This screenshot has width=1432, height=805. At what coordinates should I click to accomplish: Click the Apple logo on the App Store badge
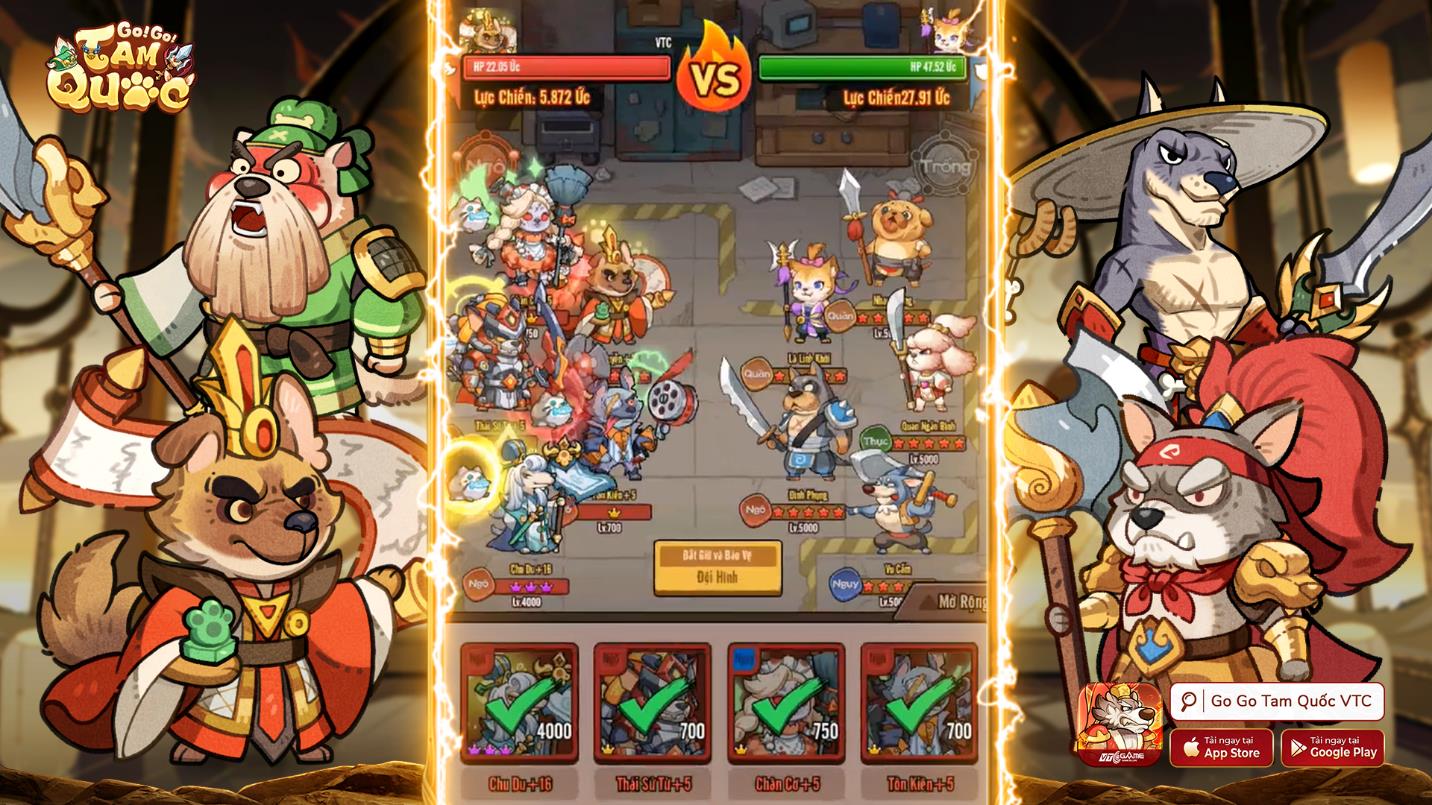(1192, 745)
